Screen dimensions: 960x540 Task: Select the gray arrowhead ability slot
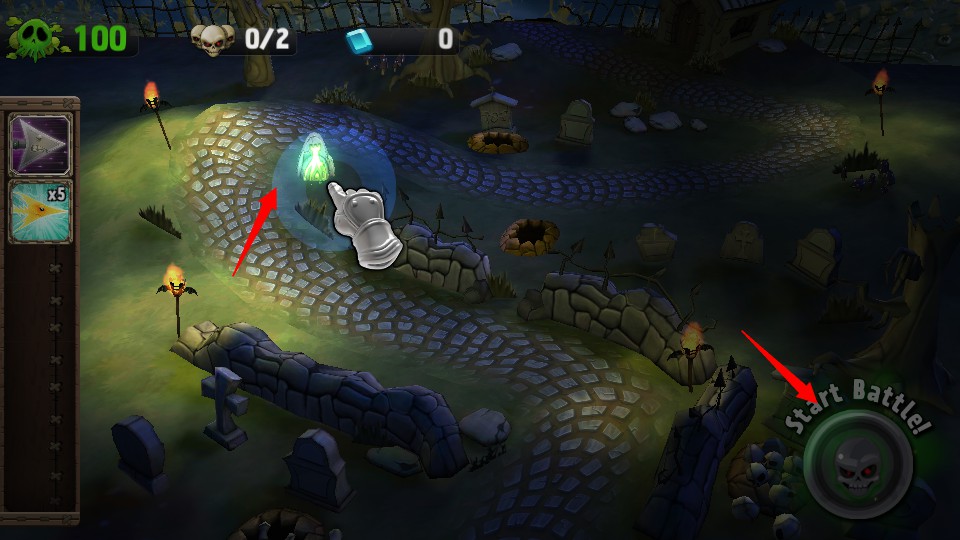(40, 145)
